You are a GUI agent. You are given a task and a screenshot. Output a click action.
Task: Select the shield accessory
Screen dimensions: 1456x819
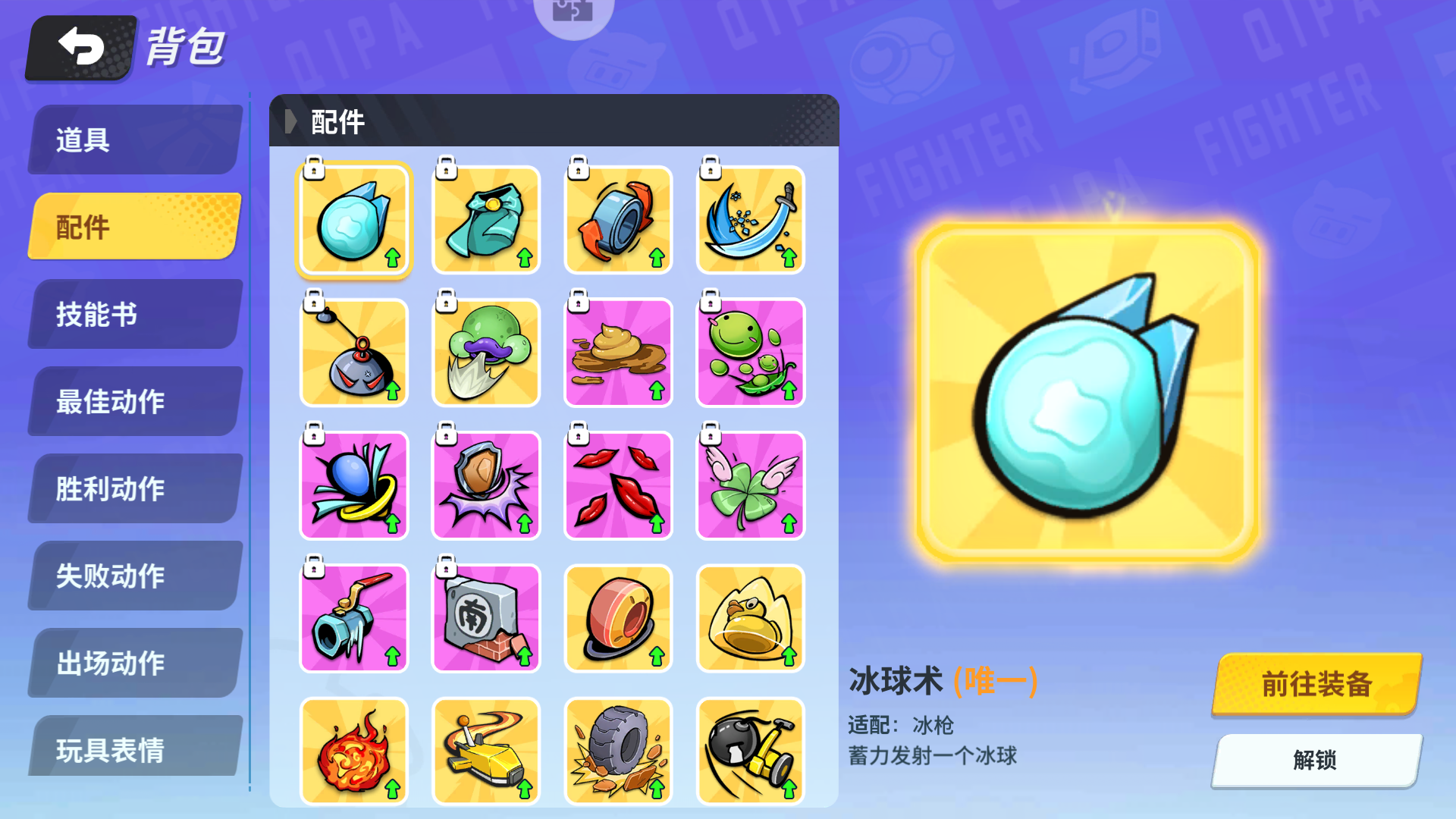pyautogui.click(x=485, y=485)
